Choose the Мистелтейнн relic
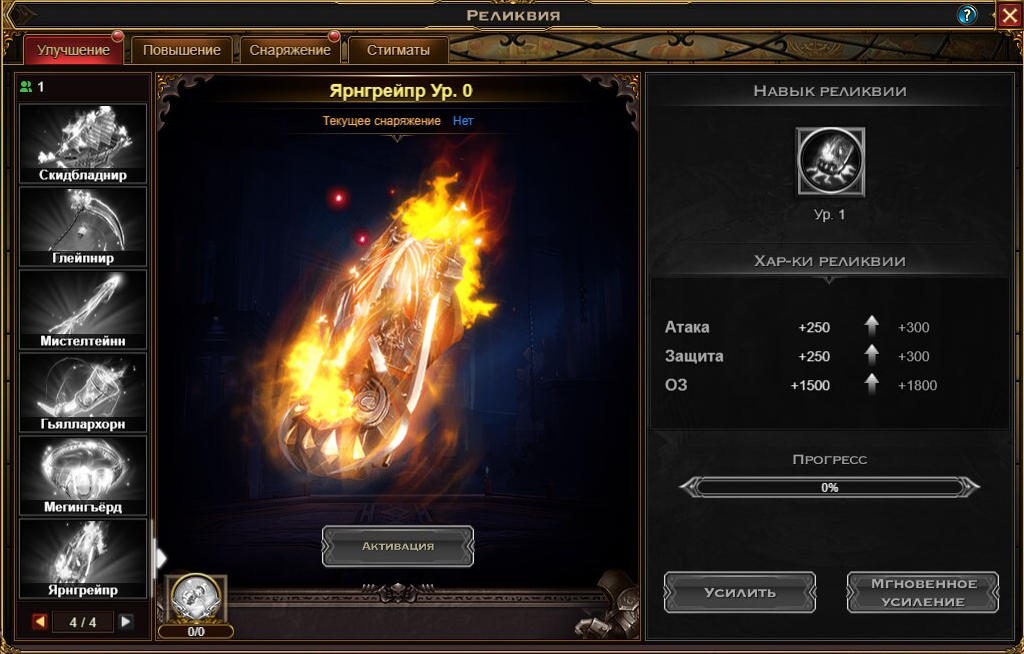The image size is (1024, 654). [x=83, y=310]
